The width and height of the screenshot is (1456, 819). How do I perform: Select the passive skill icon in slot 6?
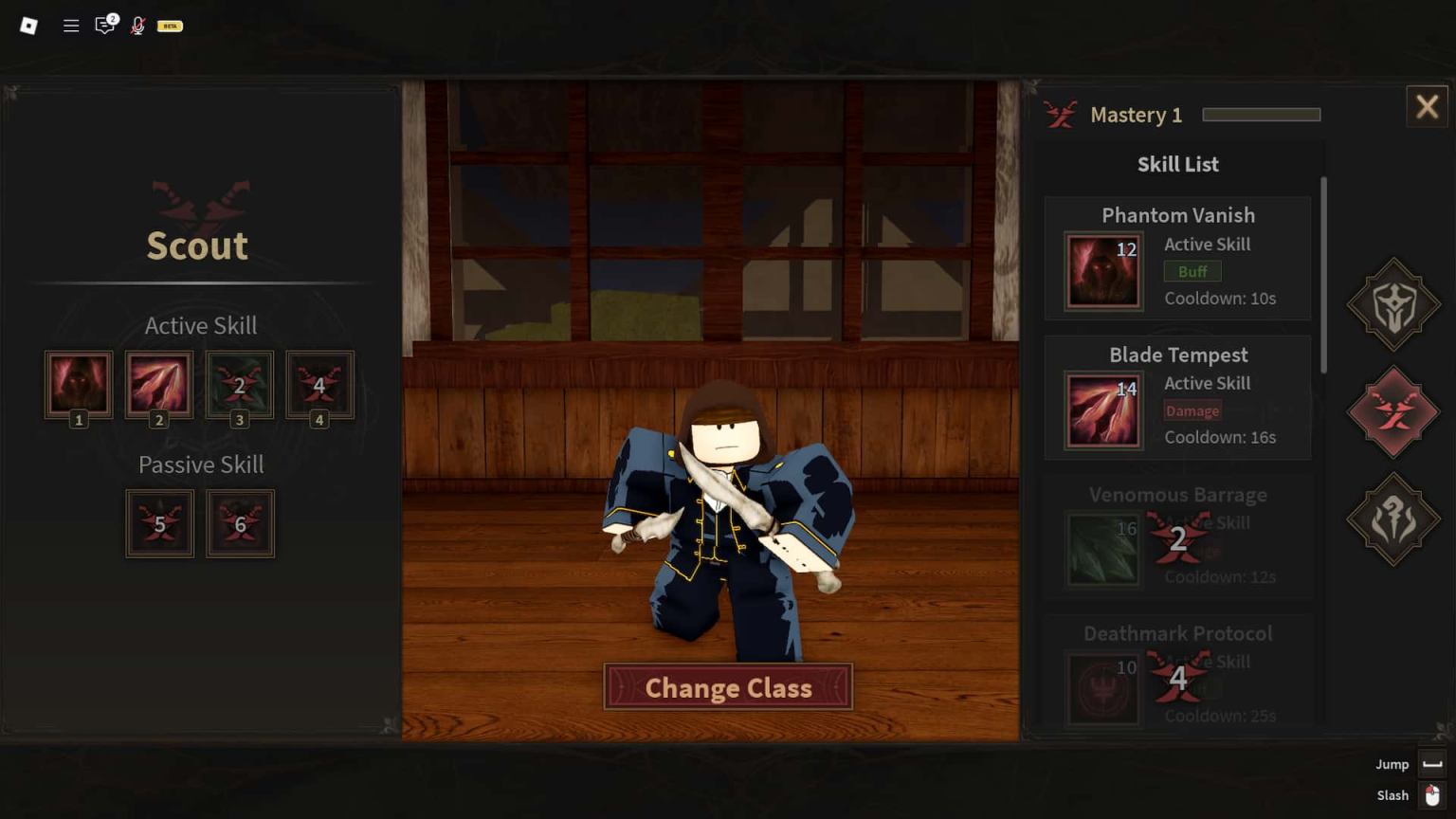click(240, 522)
